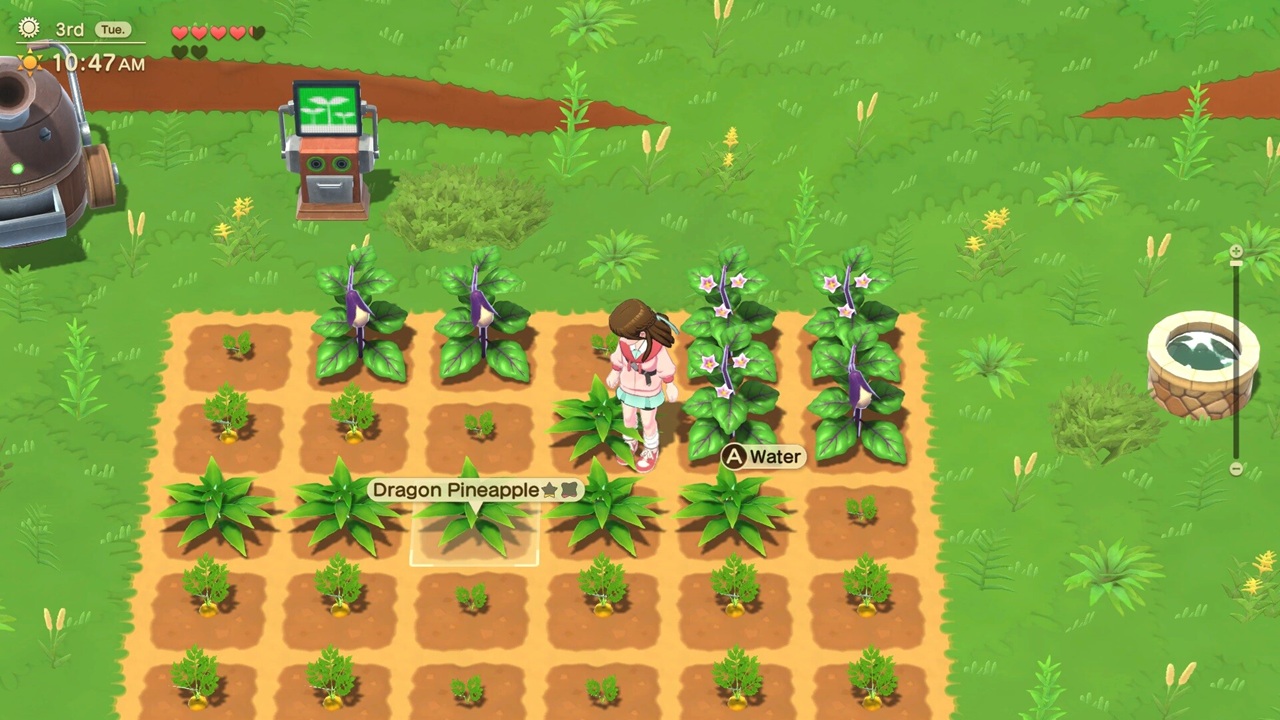Select the highlighted Dragon Pineapple crop tile
The image size is (1280, 720).
[474, 535]
